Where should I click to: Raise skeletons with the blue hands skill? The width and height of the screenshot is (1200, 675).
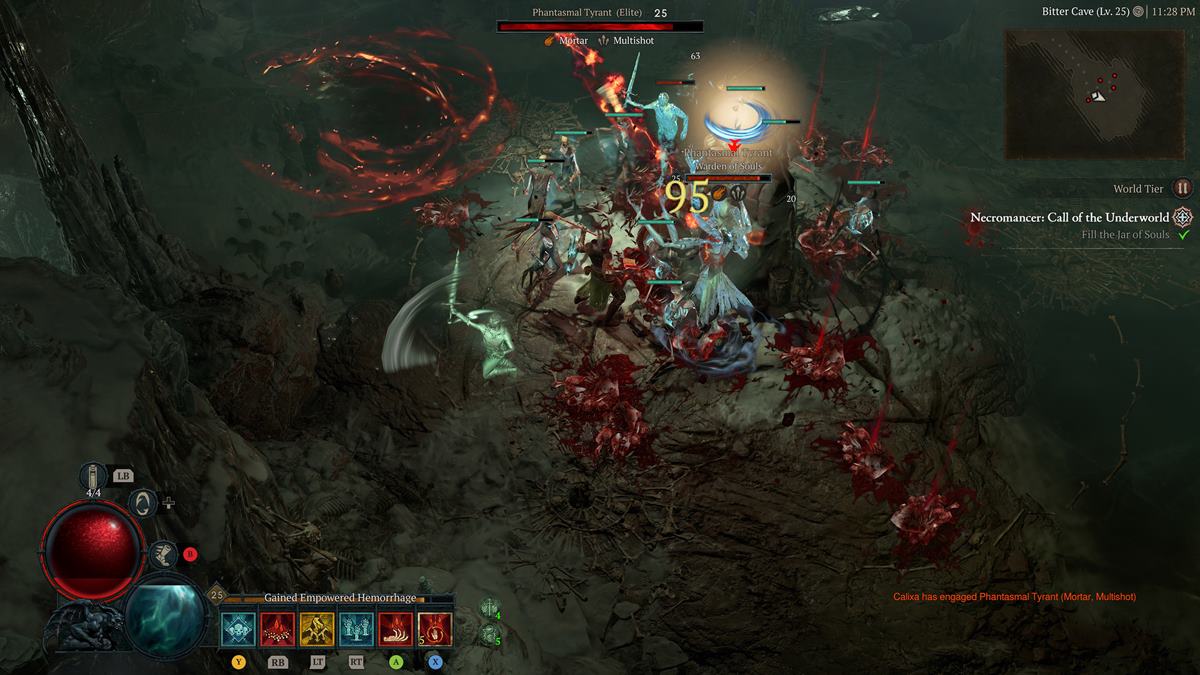coord(356,630)
